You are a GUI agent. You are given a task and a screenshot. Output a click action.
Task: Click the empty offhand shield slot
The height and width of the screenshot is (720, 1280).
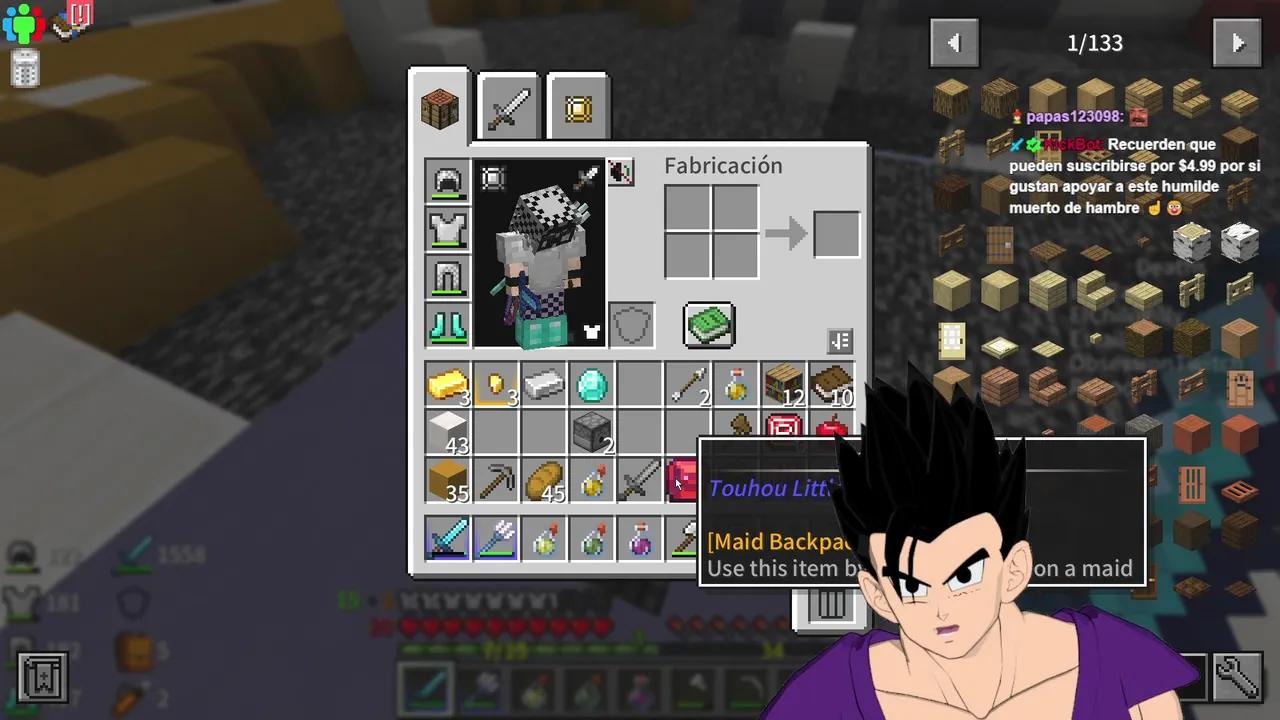(631, 323)
